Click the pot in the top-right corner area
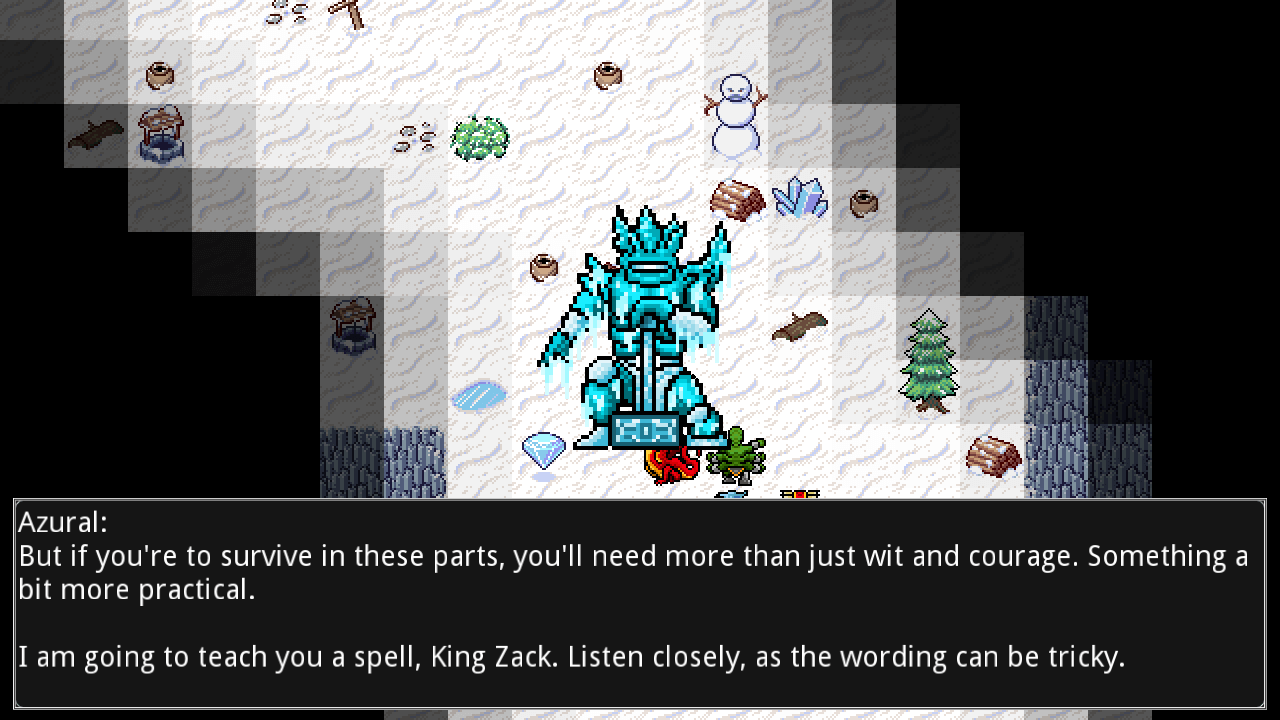Viewport: 1280px width, 720px height. (865, 205)
